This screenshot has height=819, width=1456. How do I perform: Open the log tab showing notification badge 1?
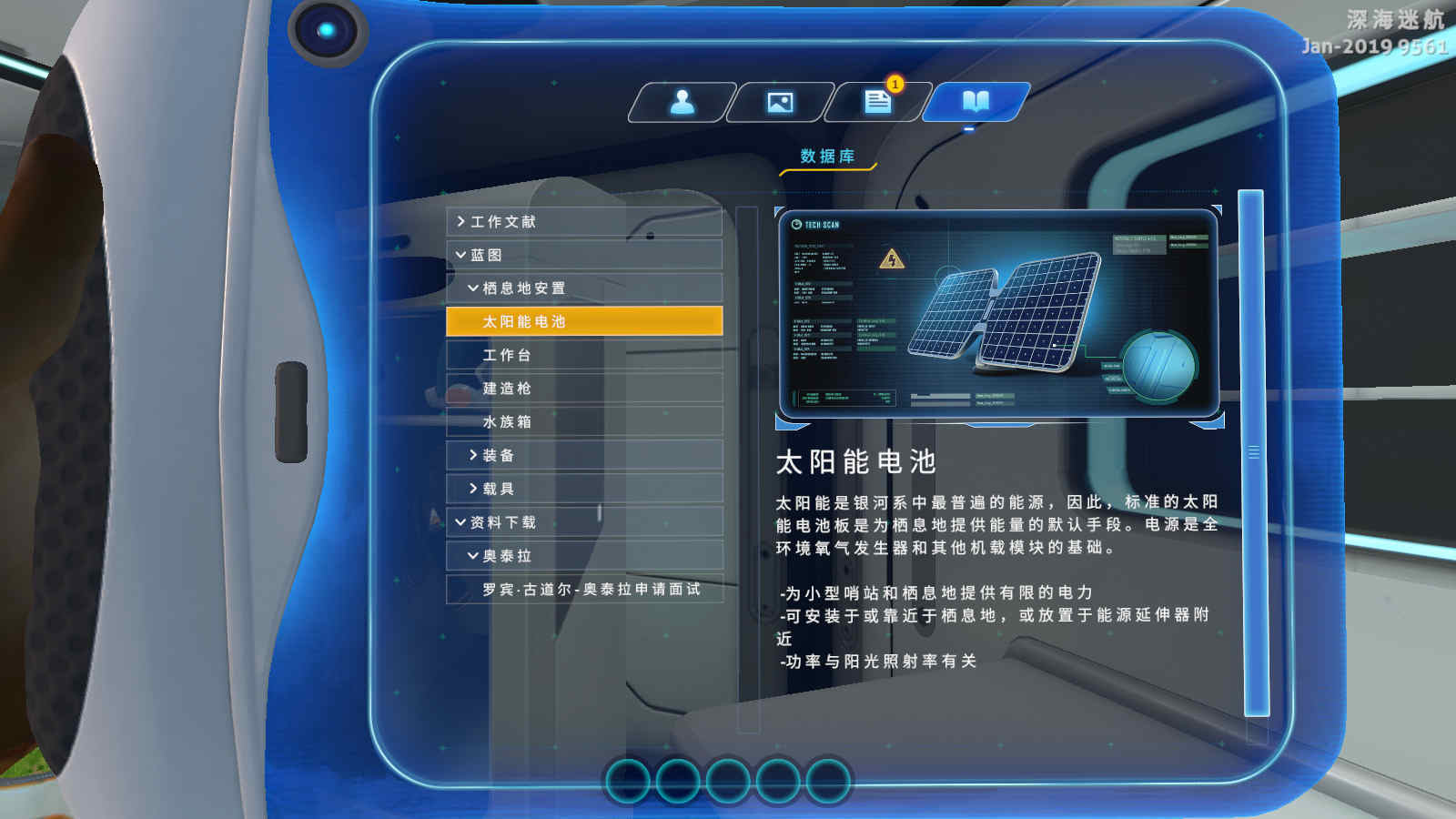tap(875, 102)
